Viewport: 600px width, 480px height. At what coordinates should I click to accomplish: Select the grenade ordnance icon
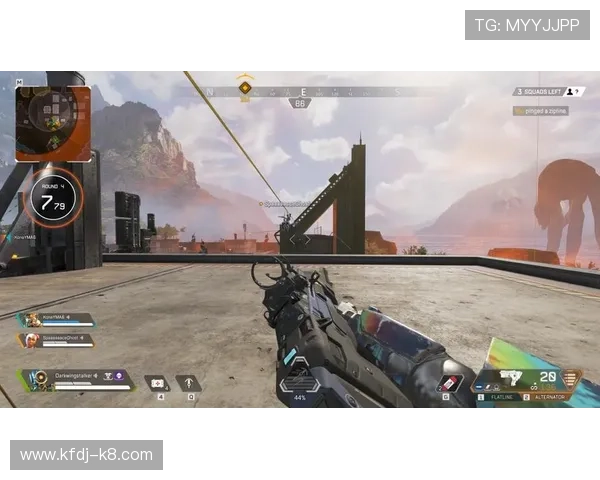coord(449,384)
